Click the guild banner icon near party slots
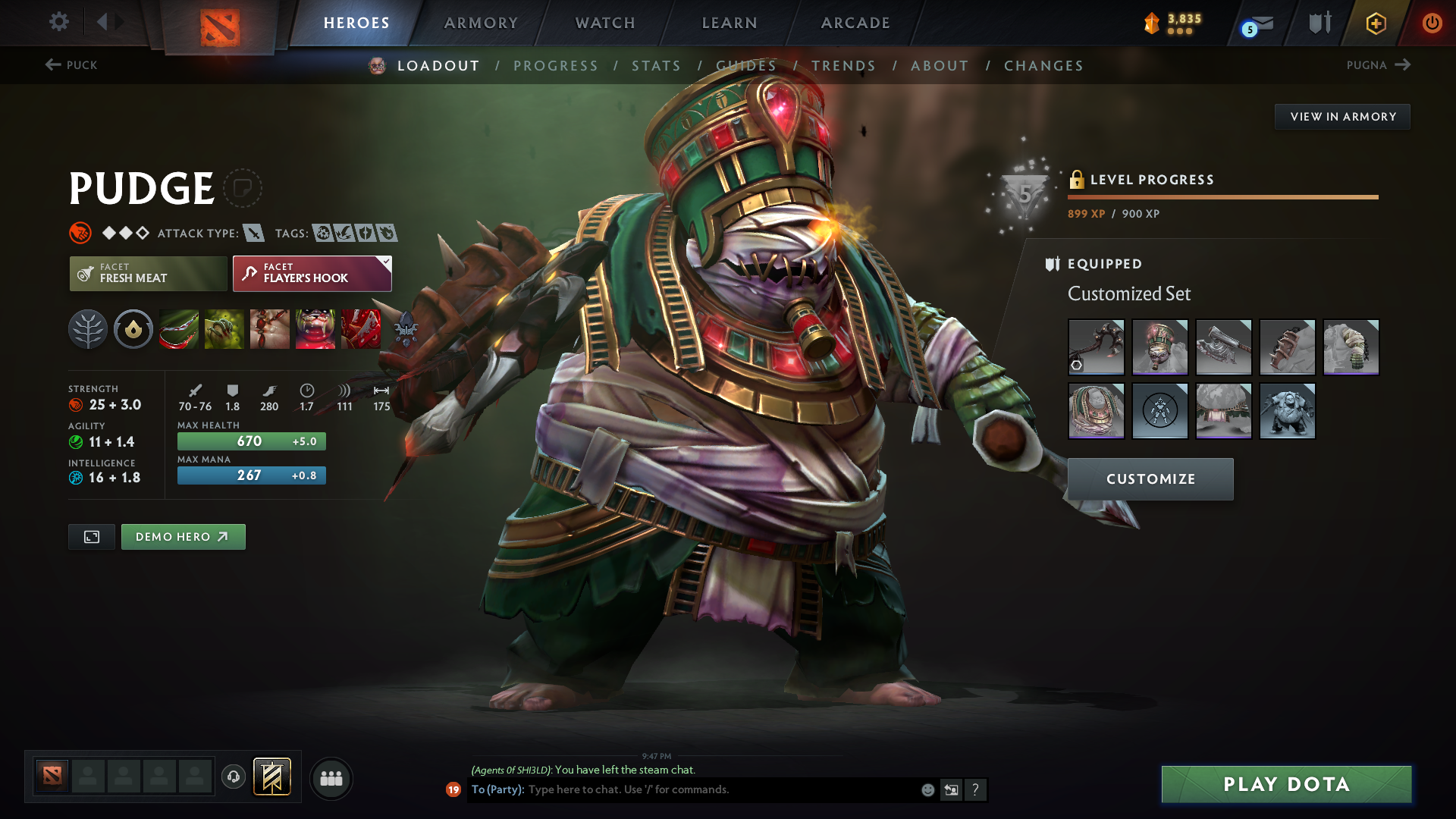 (272, 777)
